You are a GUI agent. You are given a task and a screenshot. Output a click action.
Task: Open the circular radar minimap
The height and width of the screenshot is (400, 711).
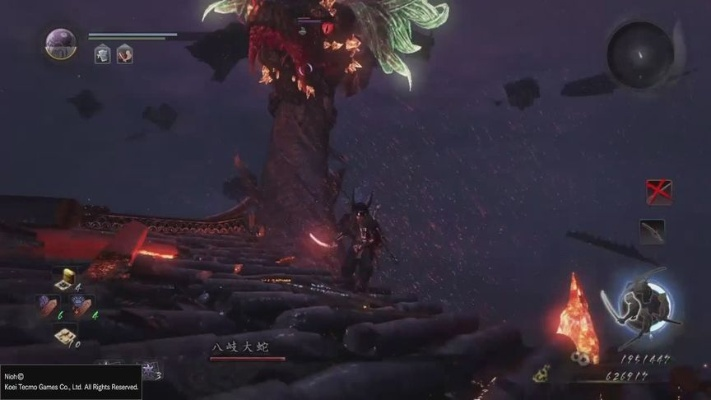pos(638,50)
